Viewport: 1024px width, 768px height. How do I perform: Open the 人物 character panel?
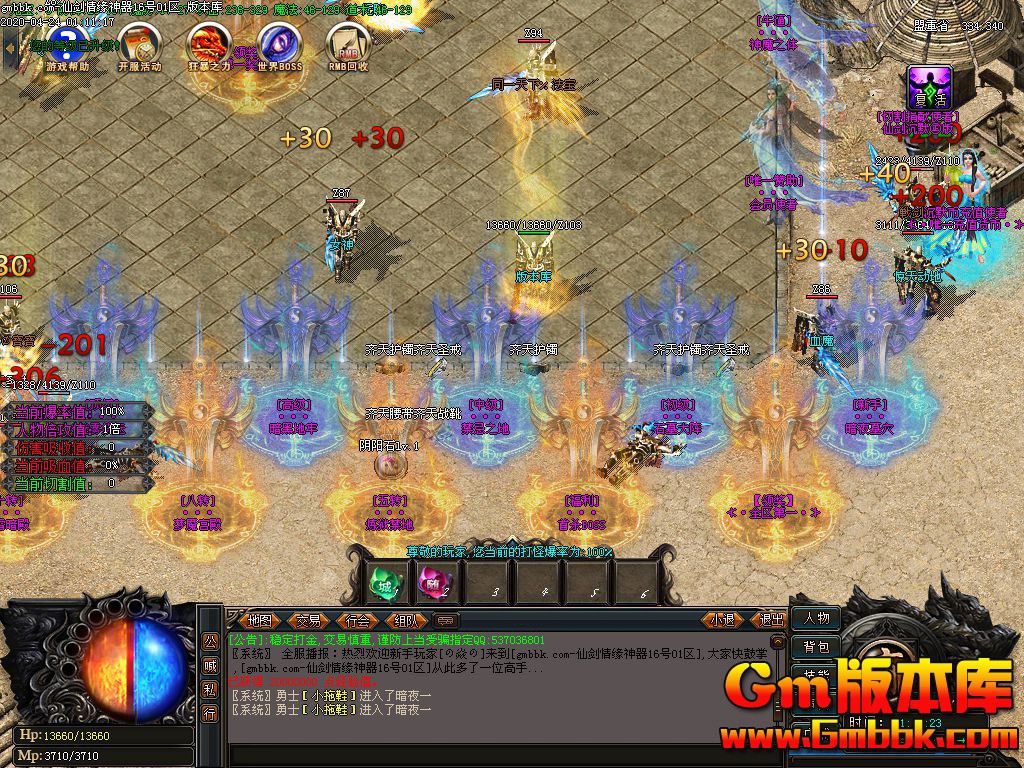click(x=816, y=618)
